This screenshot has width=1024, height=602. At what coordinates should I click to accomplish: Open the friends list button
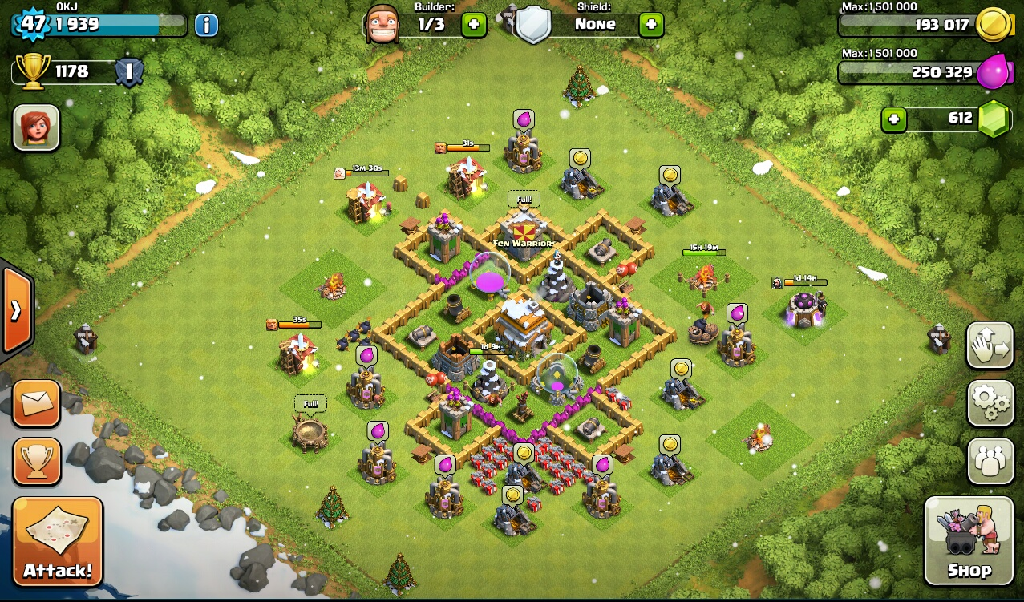(989, 460)
